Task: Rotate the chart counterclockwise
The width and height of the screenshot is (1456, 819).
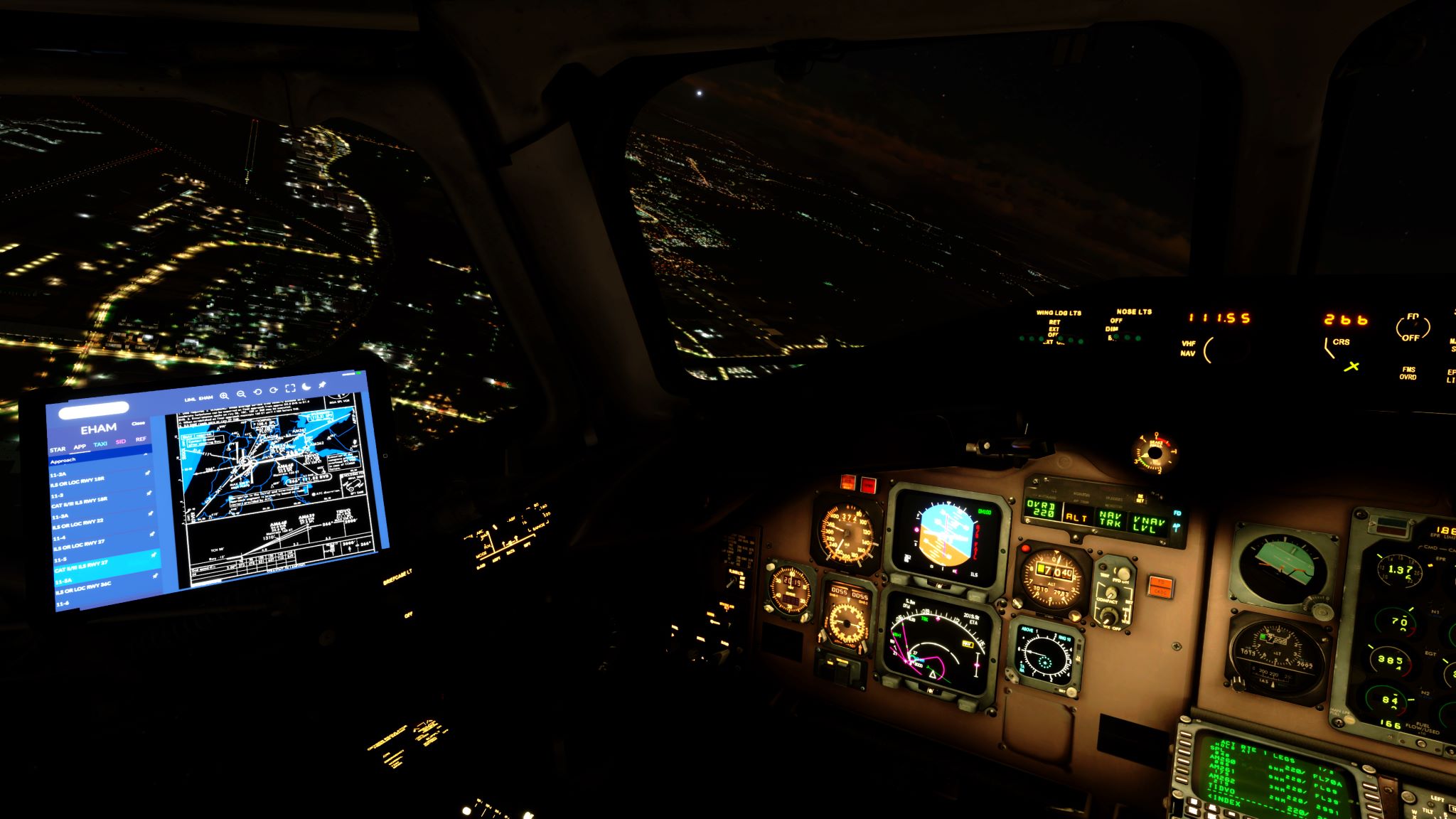Action: pos(257,393)
